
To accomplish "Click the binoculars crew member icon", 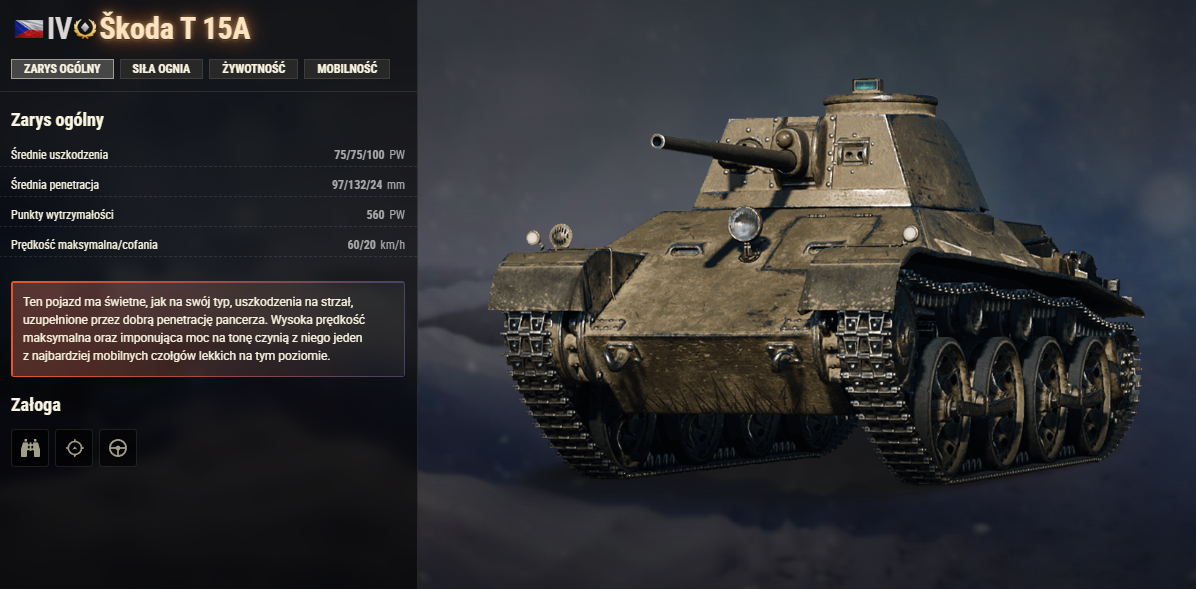I will tap(30, 448).
